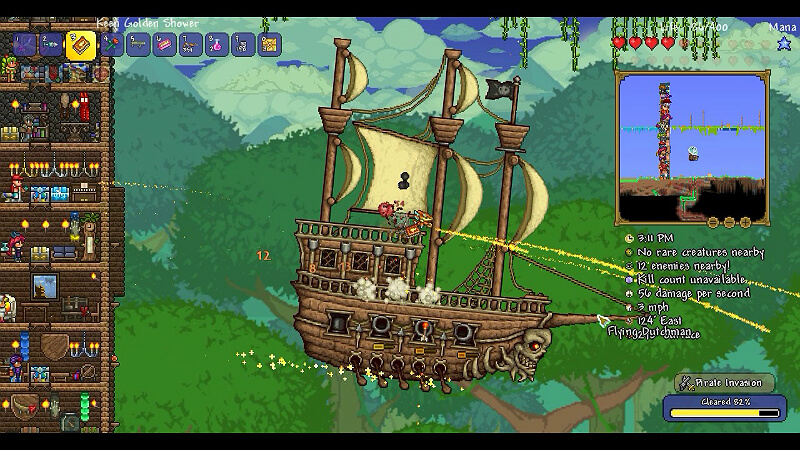
Task: Click the minimap display
Action: tap(691, 147)
